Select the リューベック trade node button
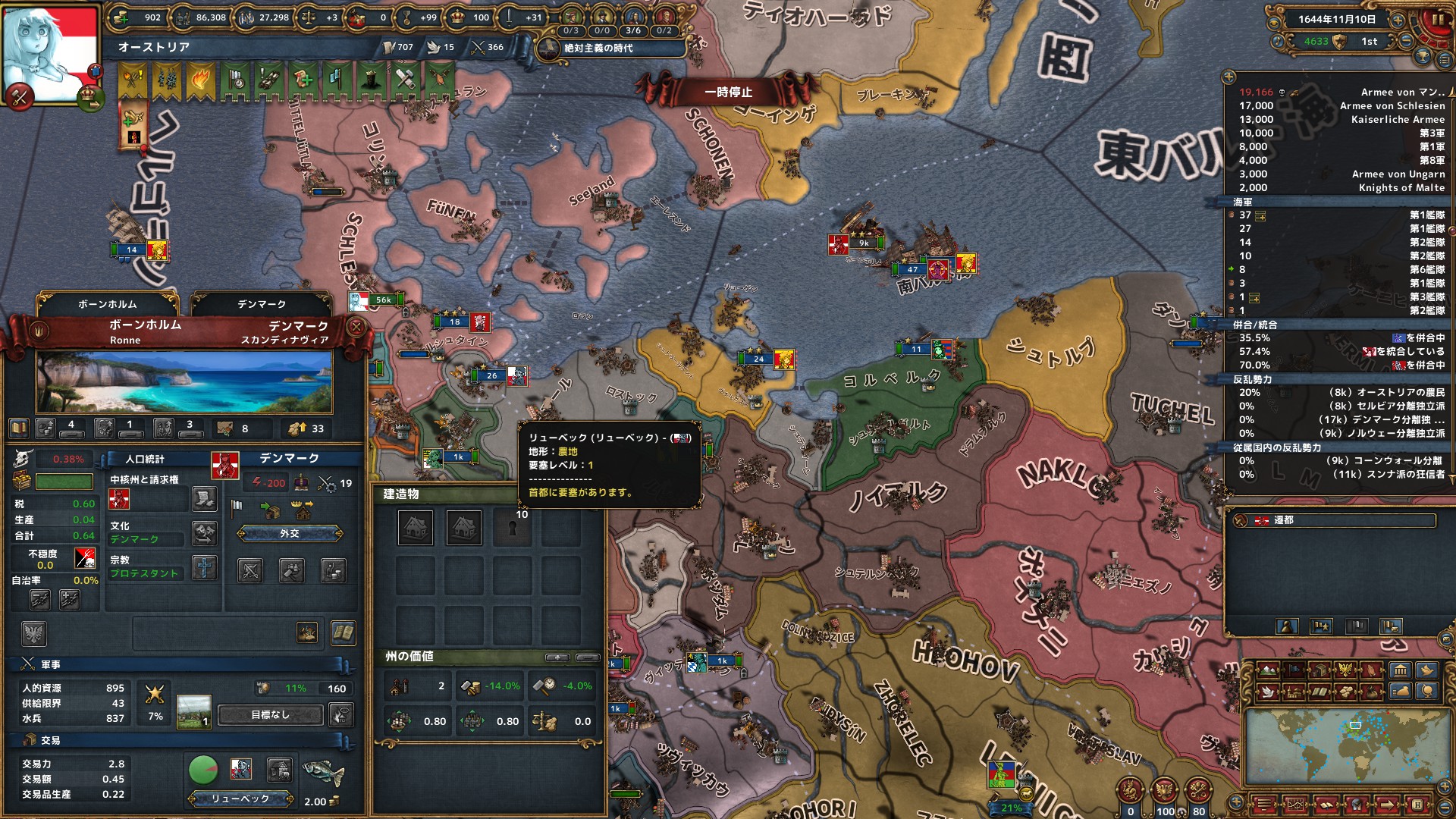 click(x=240, y=799)
